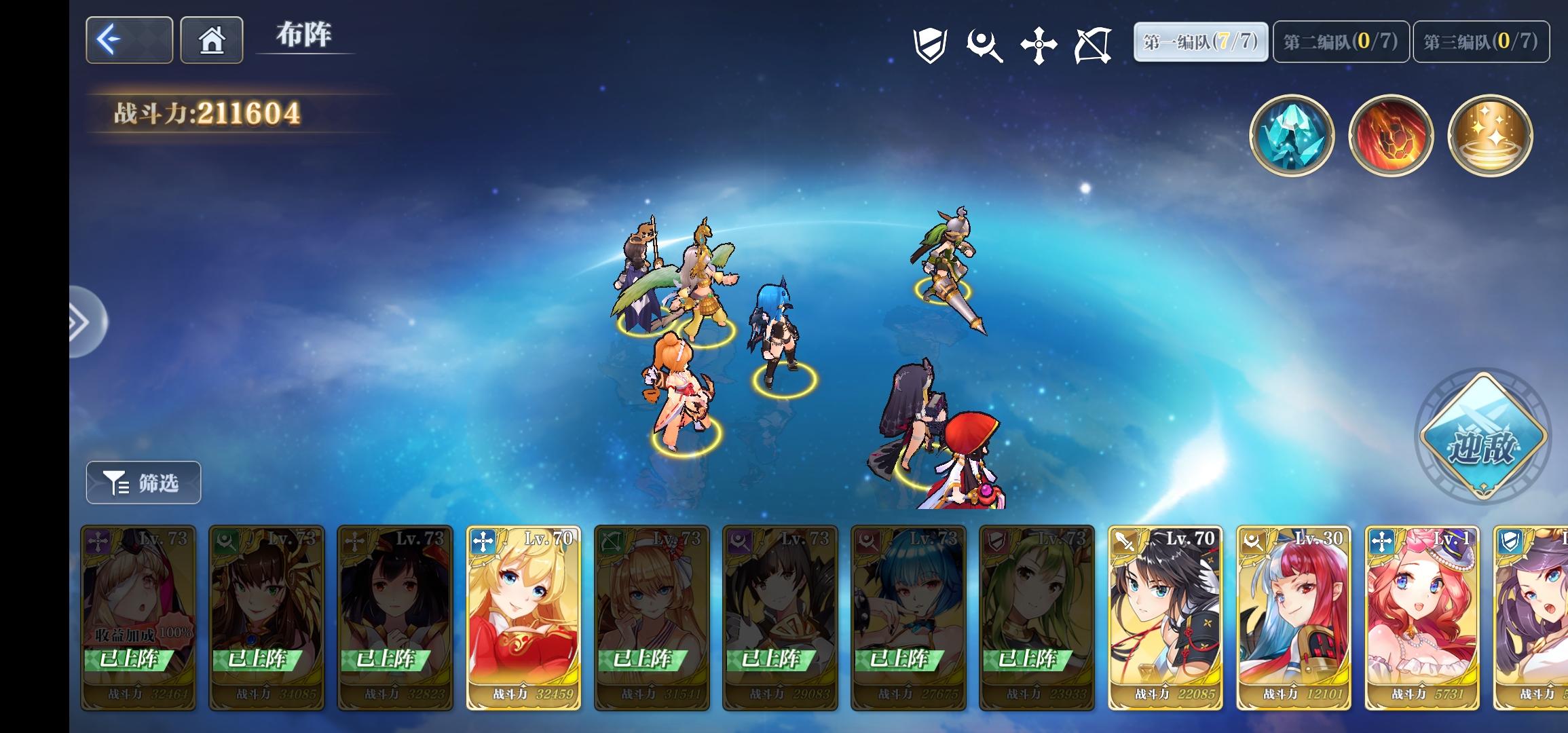The image size is (1568, 733).
Task: Click the back arrow to return
Action: [128, 41]
